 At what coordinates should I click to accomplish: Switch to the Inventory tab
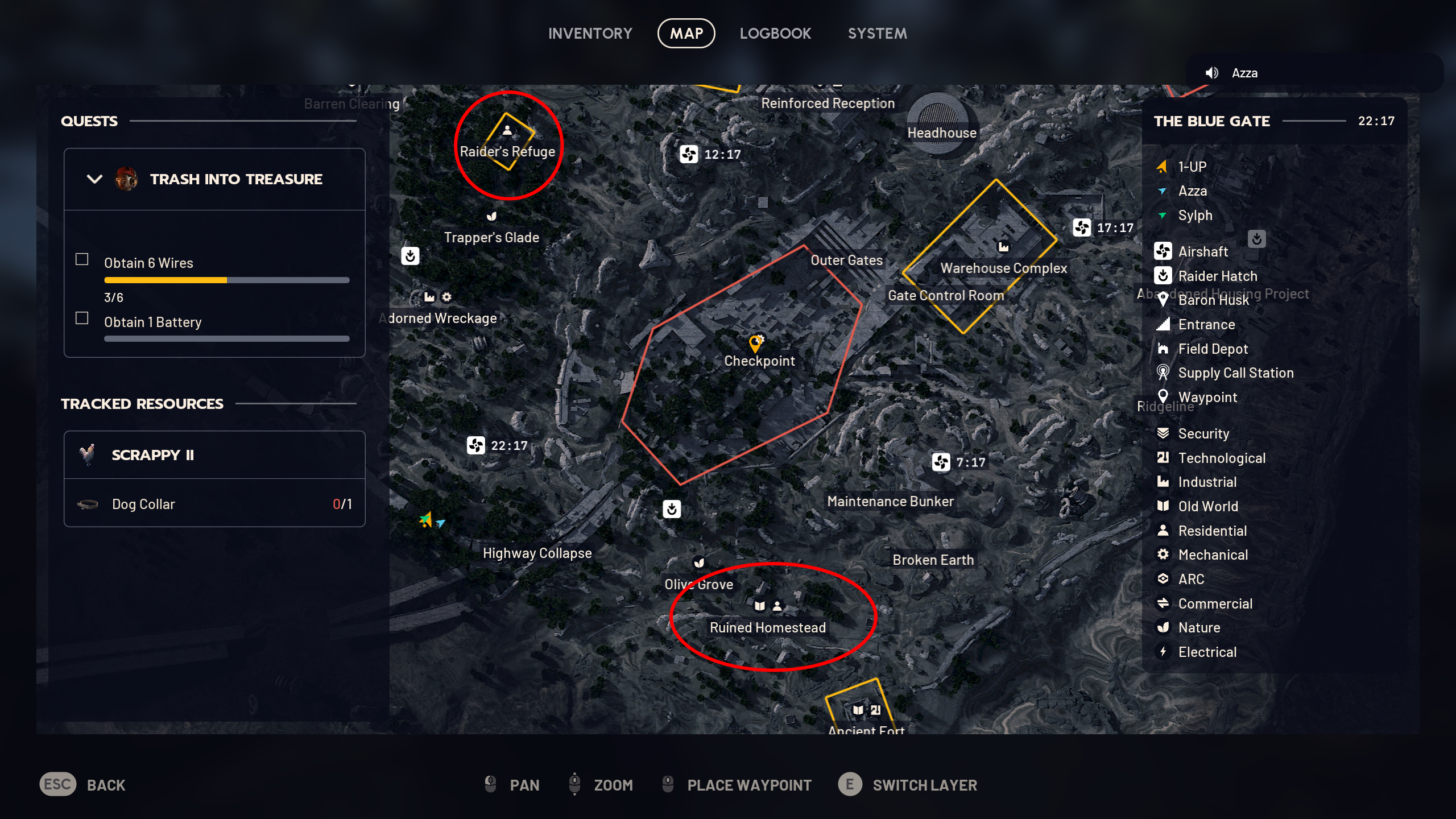(590, 33)
